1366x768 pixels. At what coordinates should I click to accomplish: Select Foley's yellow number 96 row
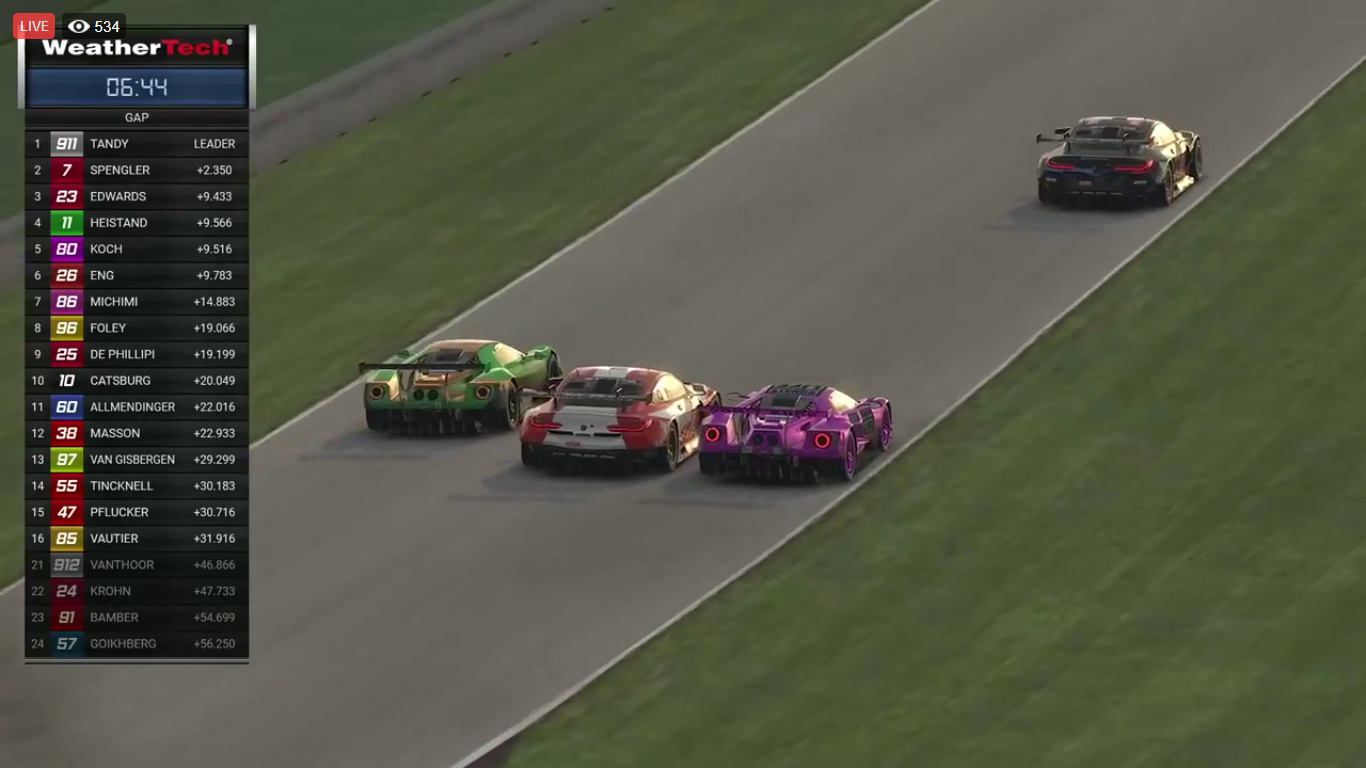click(137, 328)
